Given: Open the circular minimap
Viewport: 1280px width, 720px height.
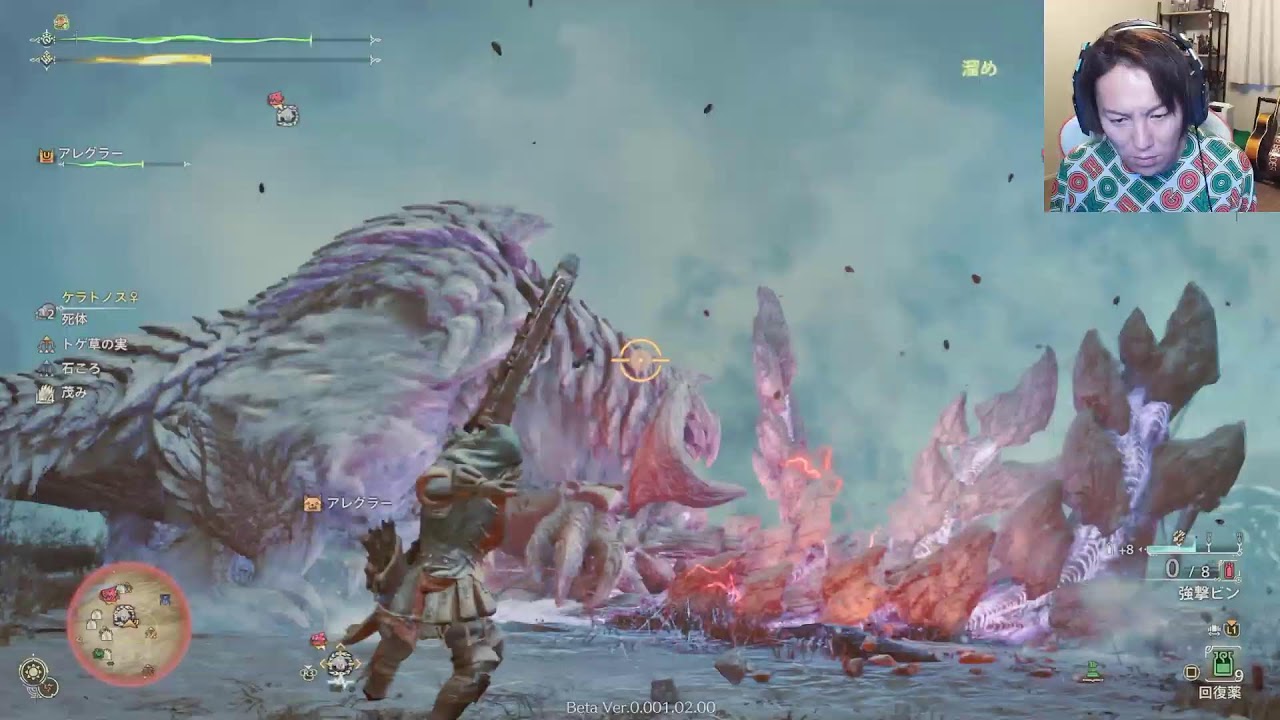Looking at the screenshot, I should click(128, 624).
